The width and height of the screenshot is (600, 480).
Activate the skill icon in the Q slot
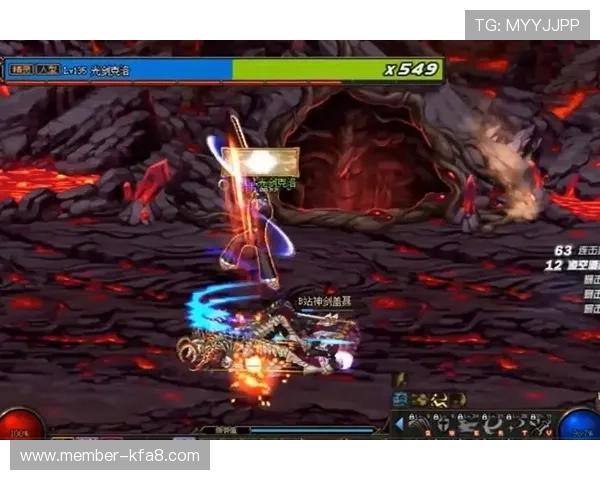(x=416, y=425)
